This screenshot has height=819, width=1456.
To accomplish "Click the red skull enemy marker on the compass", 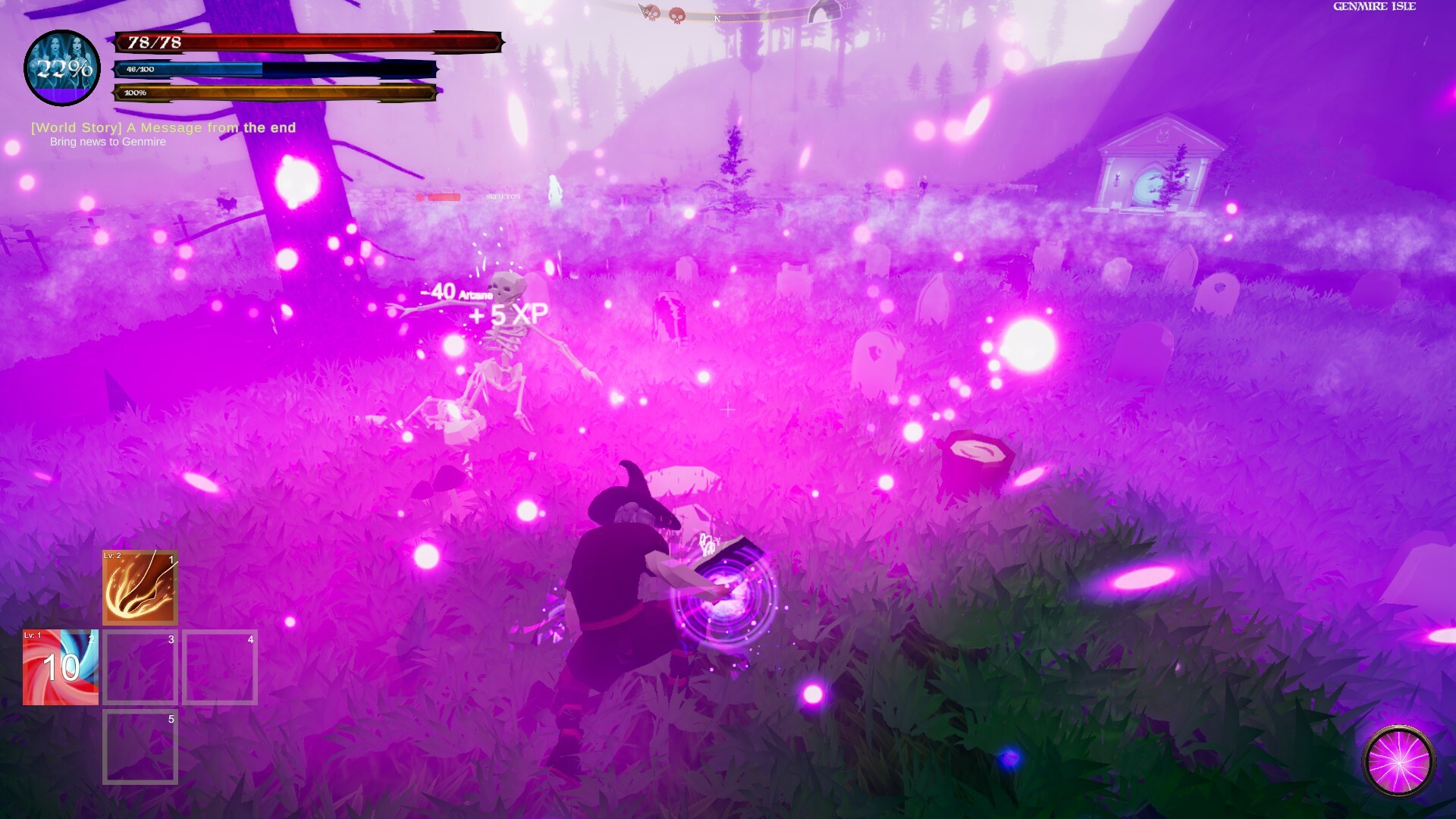I will (x=677, y=13).
